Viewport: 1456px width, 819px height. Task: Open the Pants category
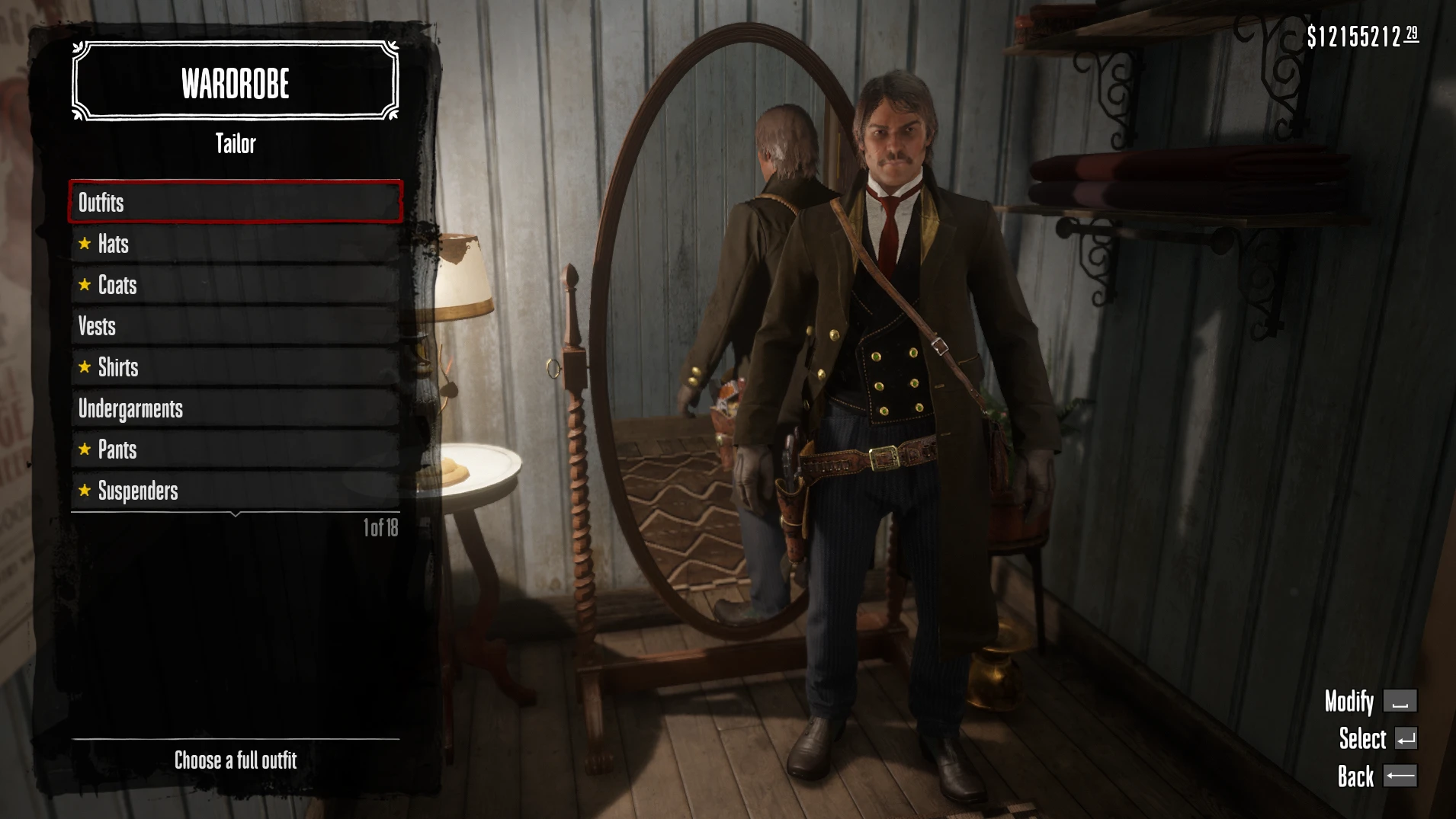coord(235,449)
